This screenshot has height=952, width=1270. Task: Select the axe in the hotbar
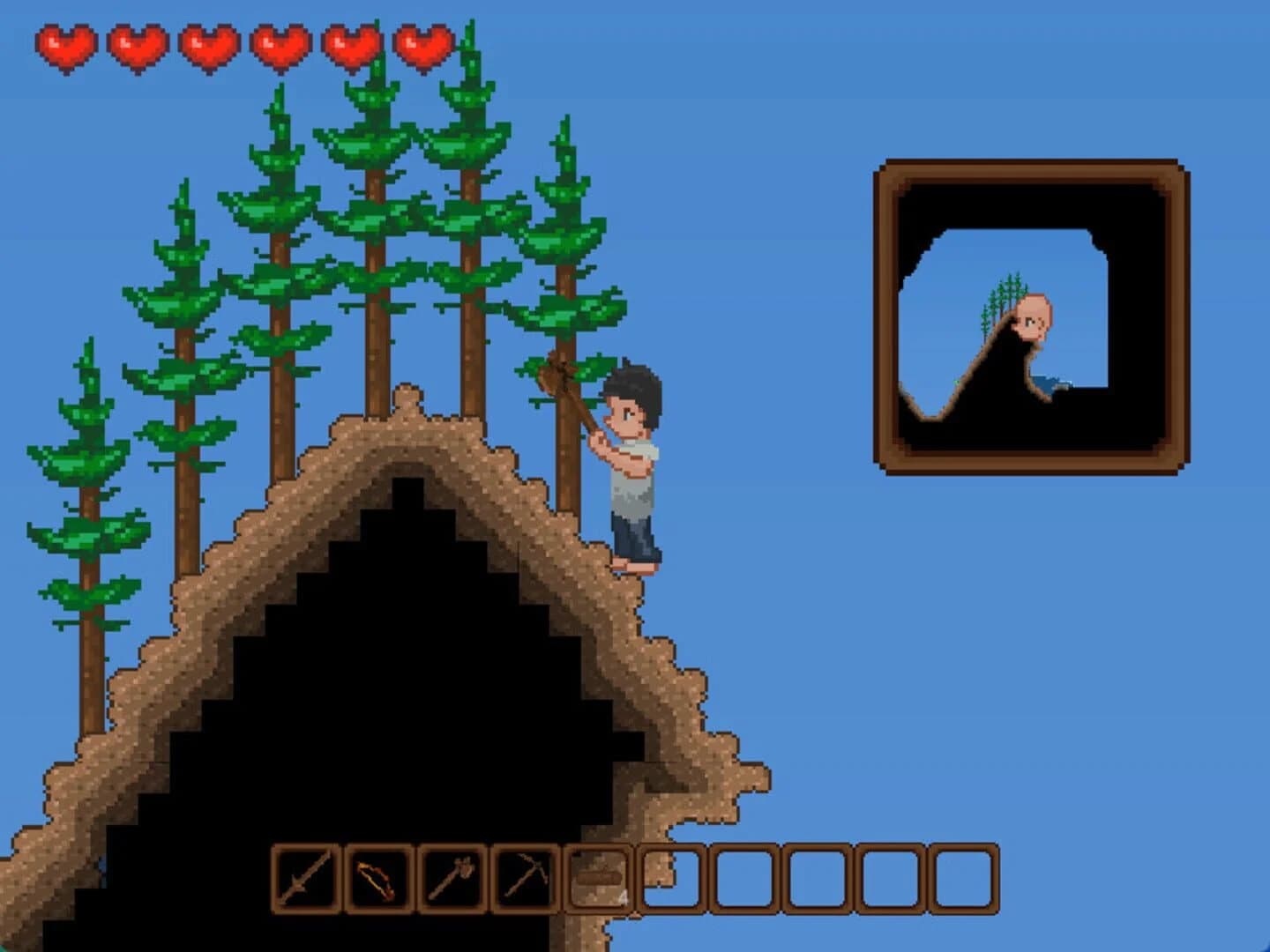pyautogui.click(x=452, y=877)
